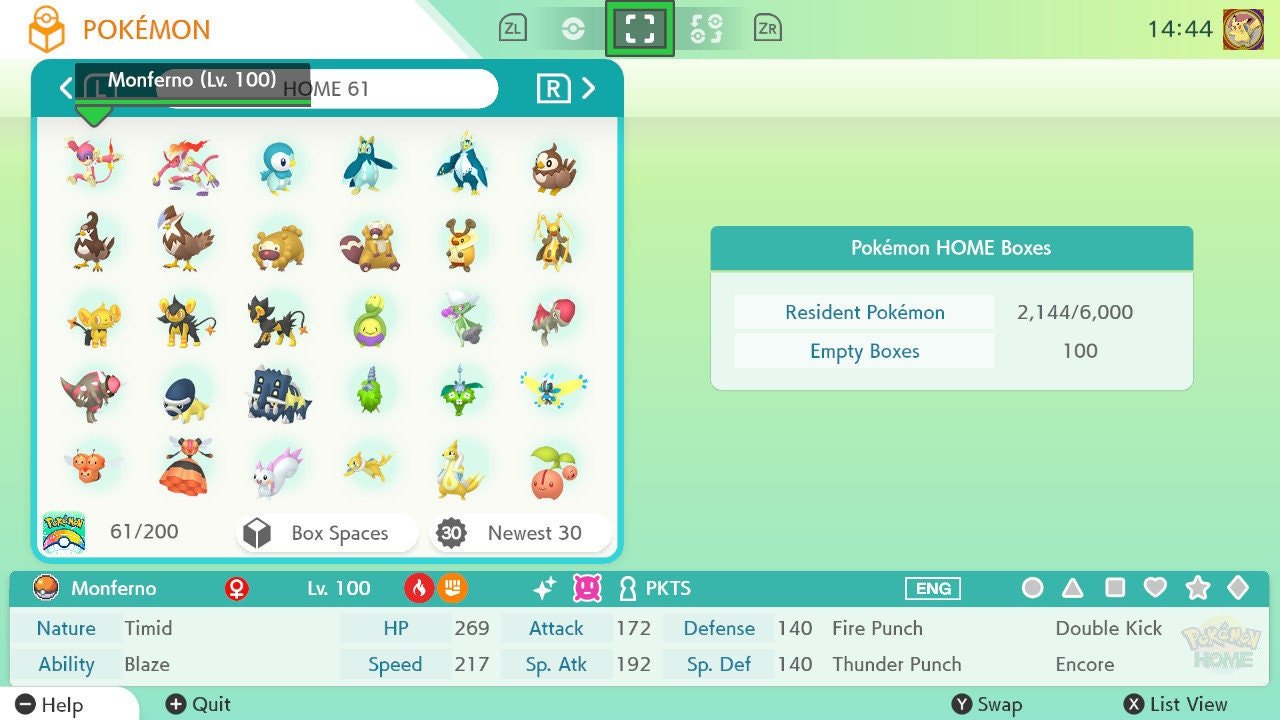The height and width of the screenshot is (720, 1280).
Task: Toggle the star marking for Monferno
Action: click(x=1197, y=589)
